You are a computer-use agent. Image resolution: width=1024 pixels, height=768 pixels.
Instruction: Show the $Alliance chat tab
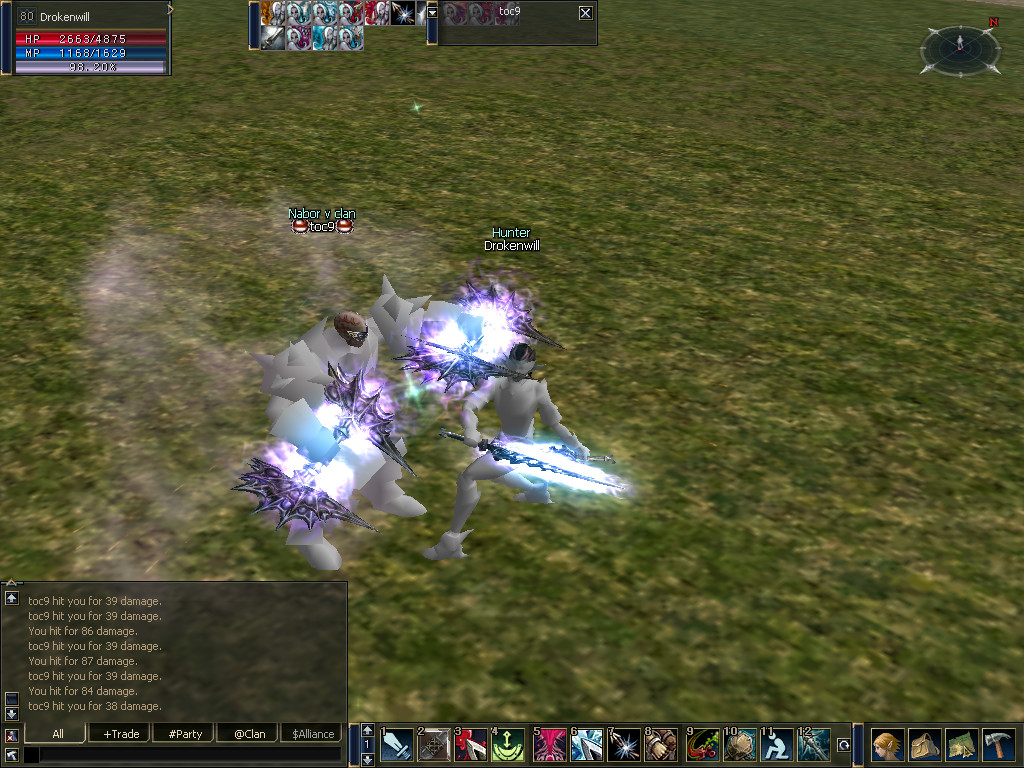coord(312,733)
